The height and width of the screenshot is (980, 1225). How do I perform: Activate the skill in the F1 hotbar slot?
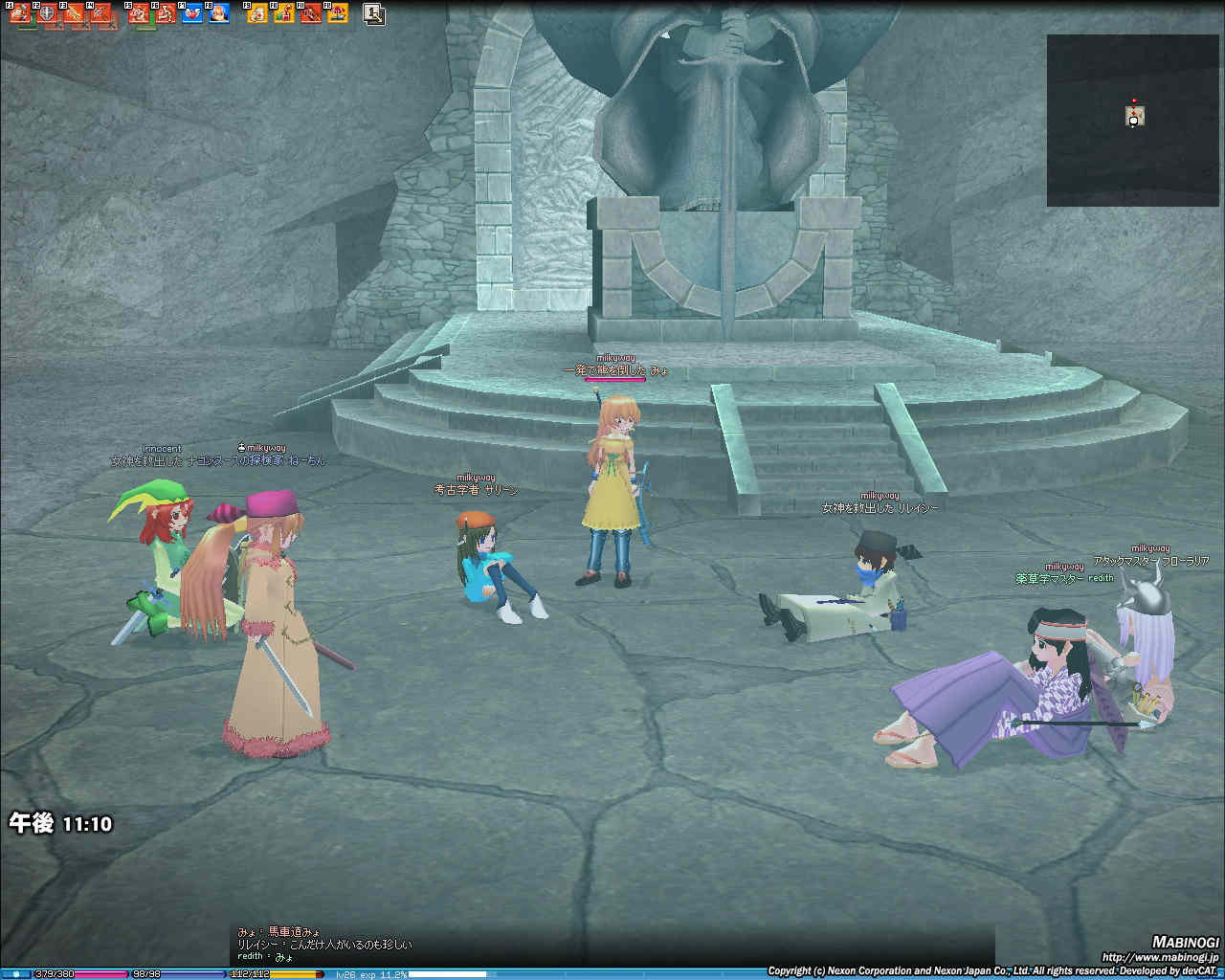(21, 13)
